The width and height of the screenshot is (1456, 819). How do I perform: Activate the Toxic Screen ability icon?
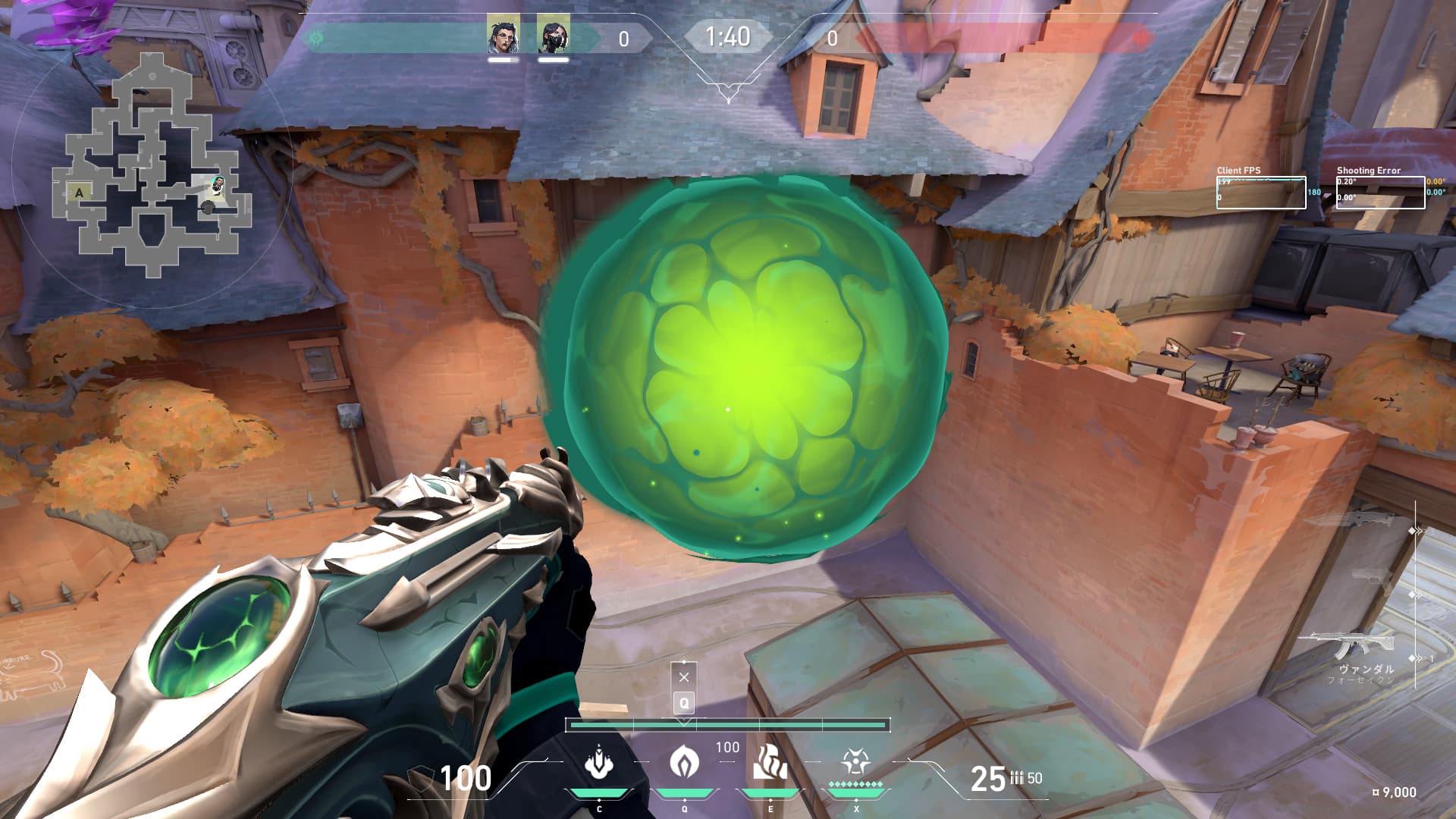770,762
